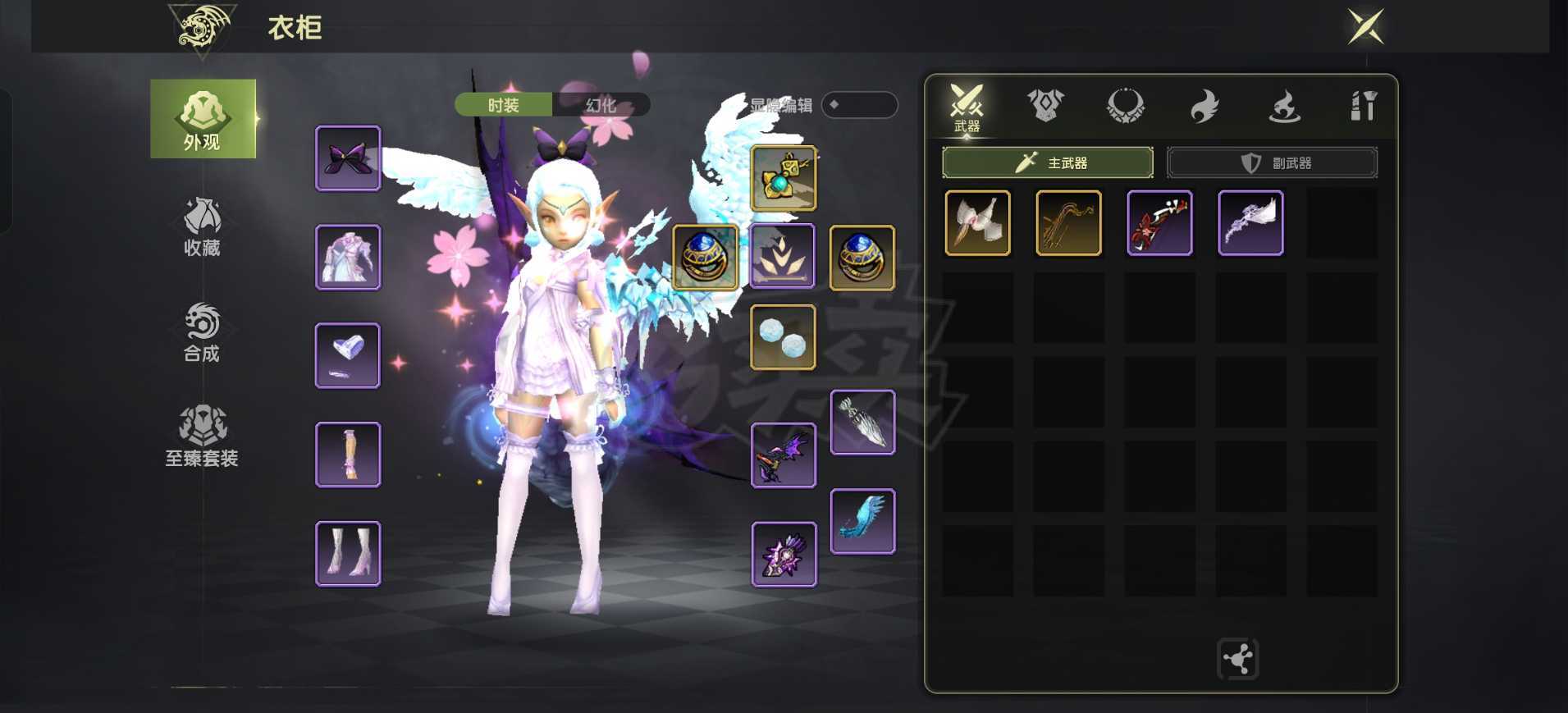Select the white high-heel boots slot
1568x713 pixels.
coord(348,554)
